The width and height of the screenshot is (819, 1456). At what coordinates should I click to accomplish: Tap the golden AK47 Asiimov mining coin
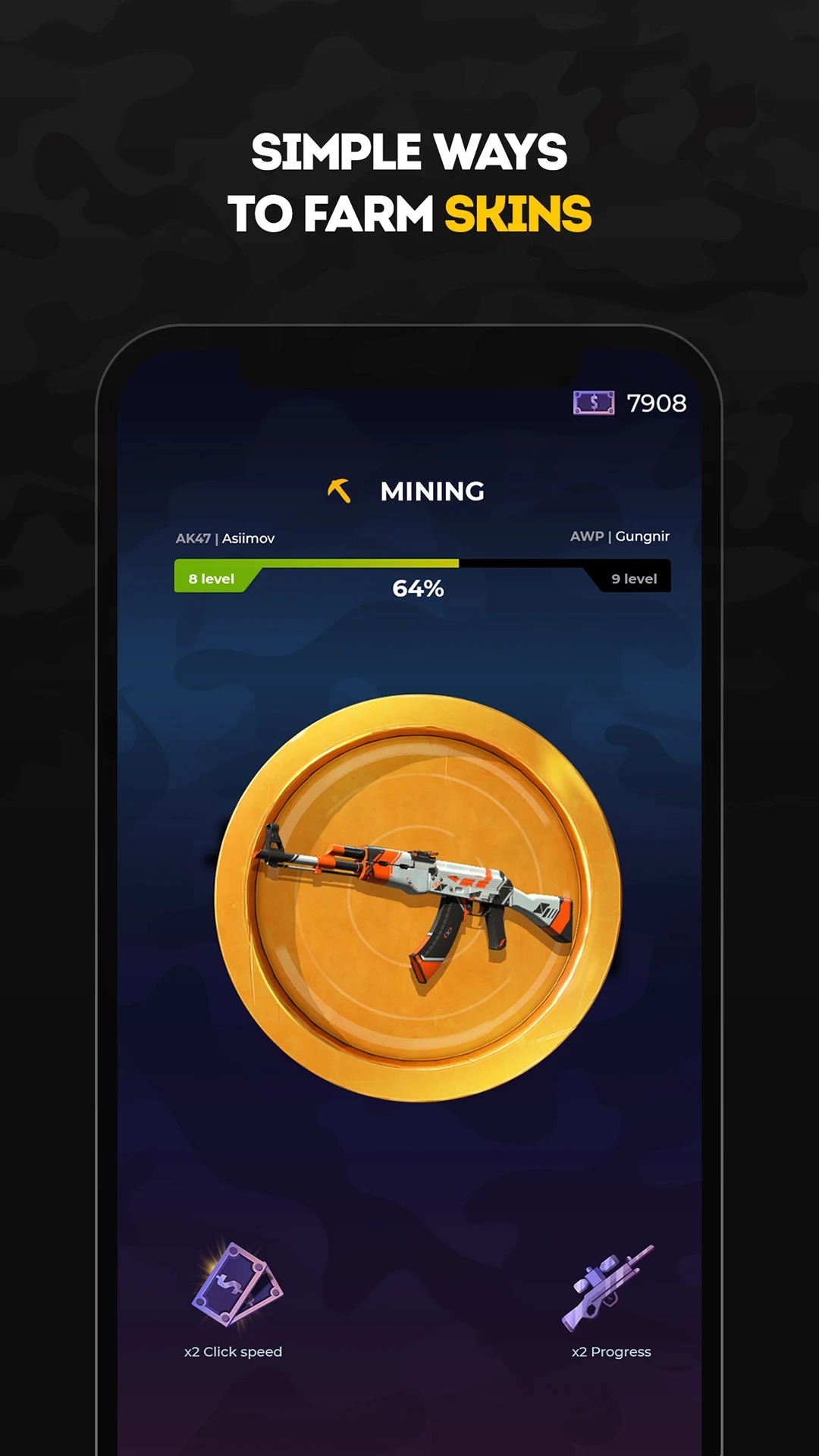point(418,898)
